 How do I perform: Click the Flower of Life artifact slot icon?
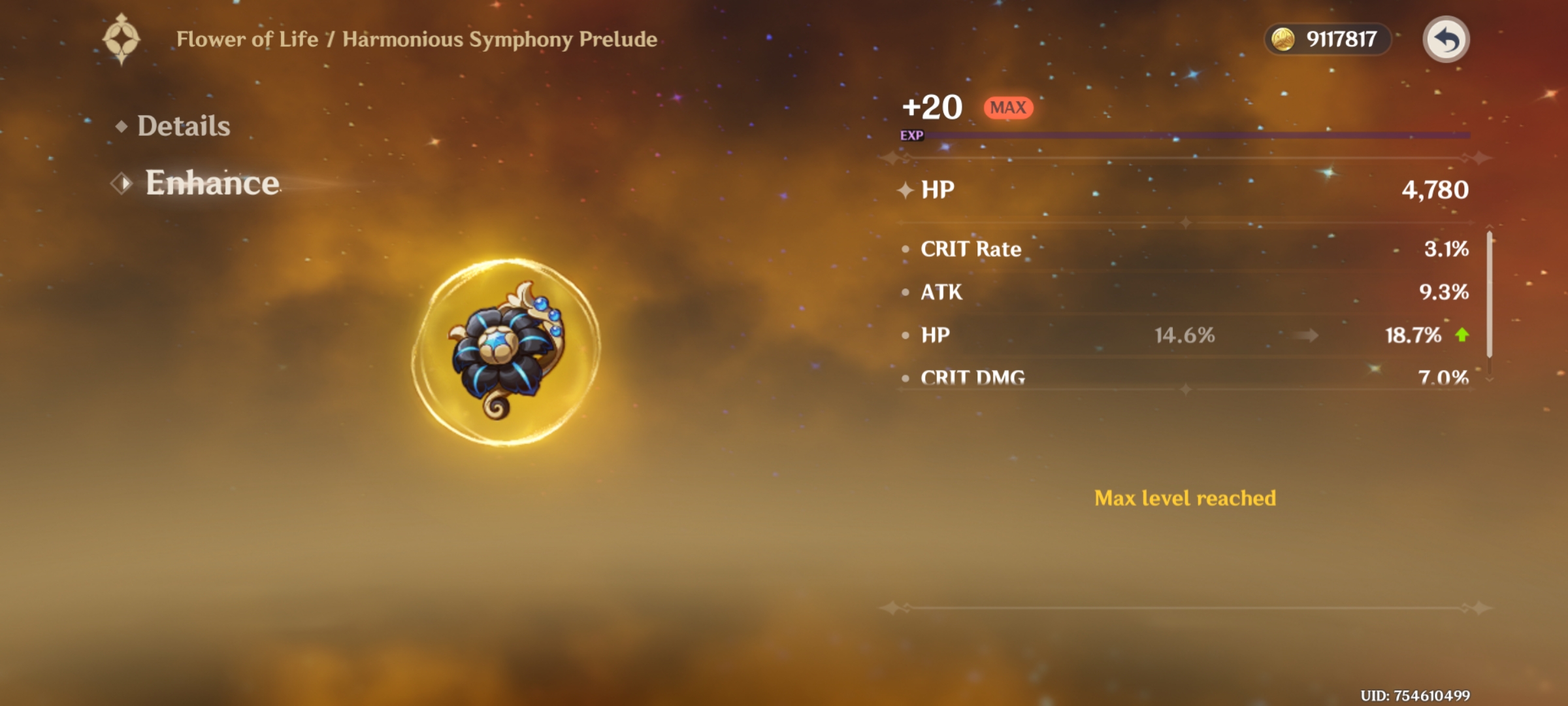121,39
